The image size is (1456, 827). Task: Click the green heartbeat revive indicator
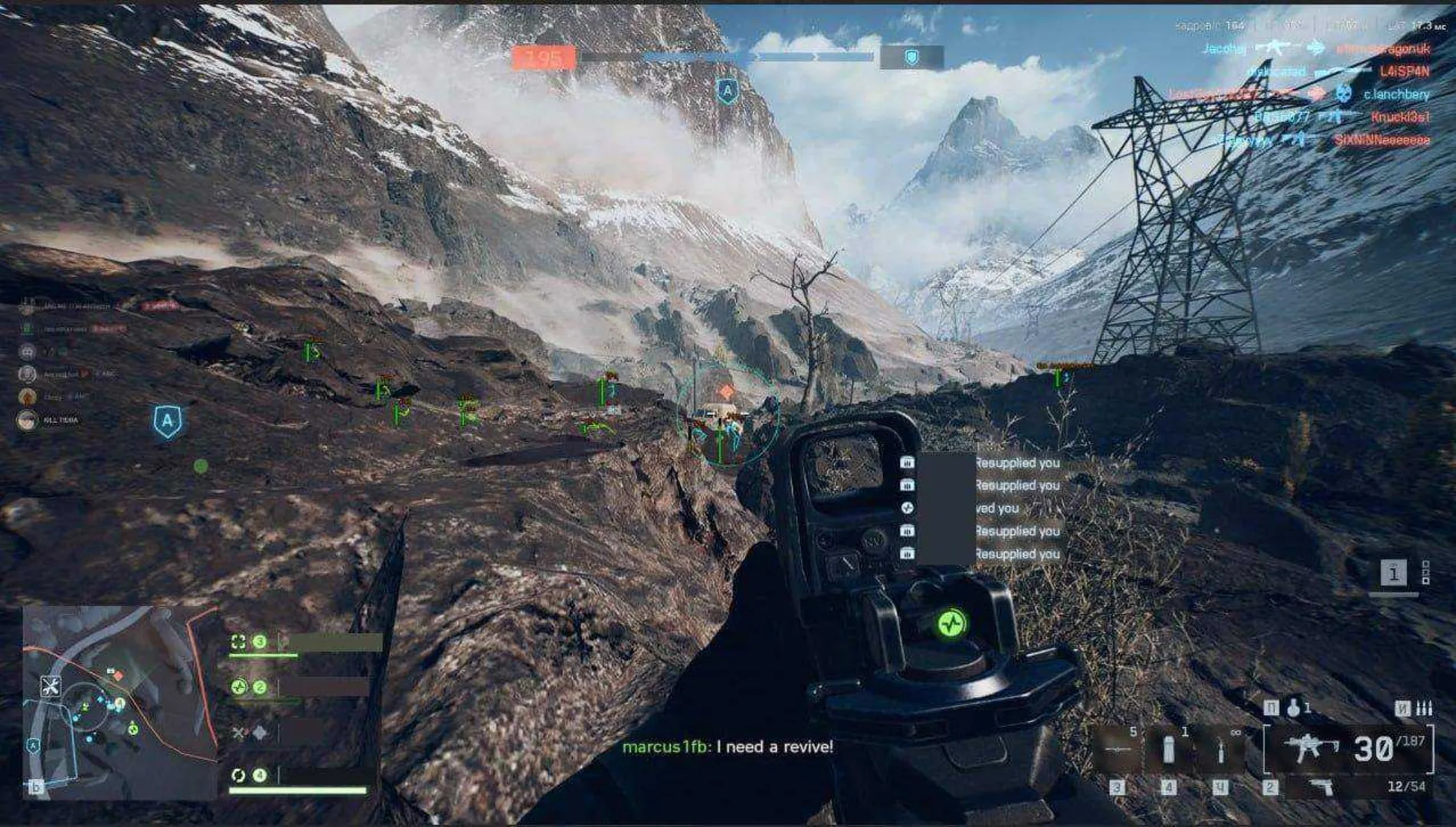(951, 623)
